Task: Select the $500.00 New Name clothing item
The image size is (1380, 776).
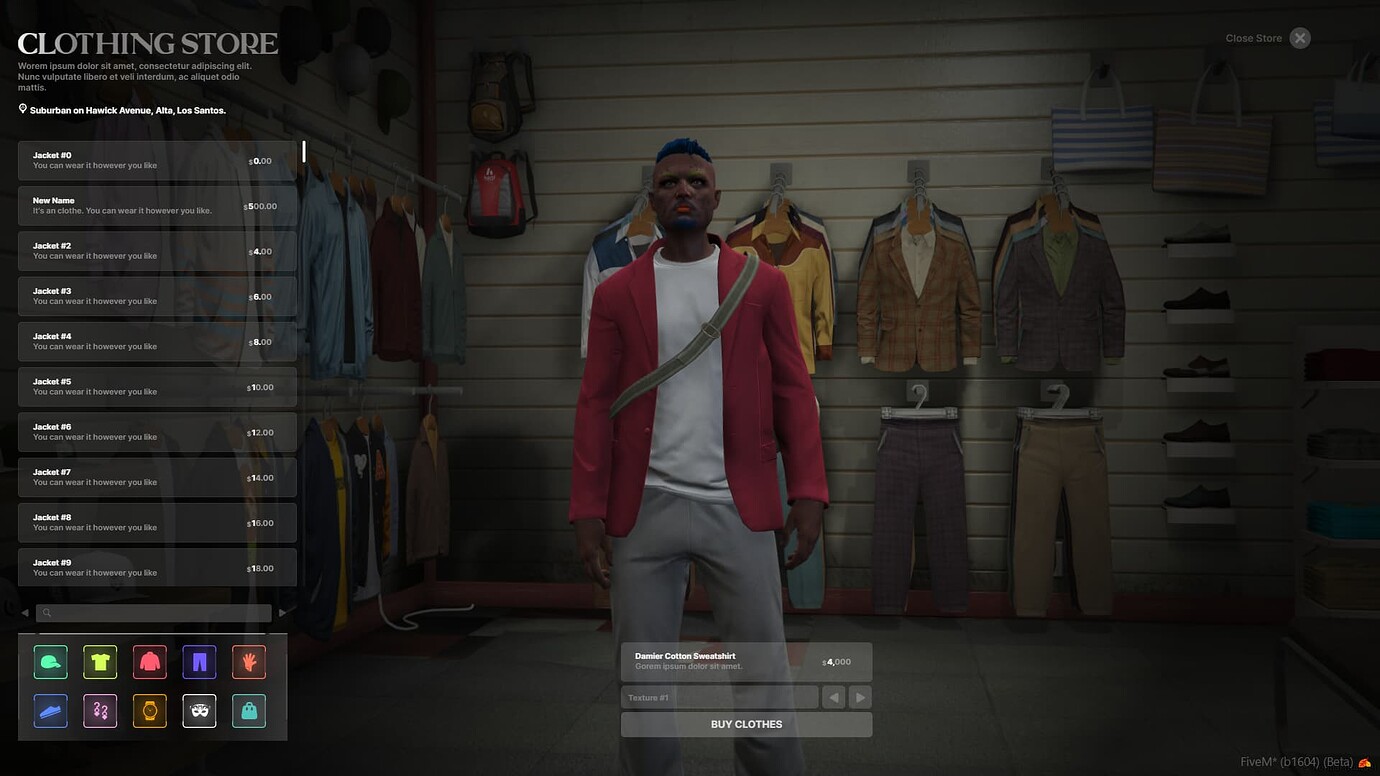Action: coord(157,205)
